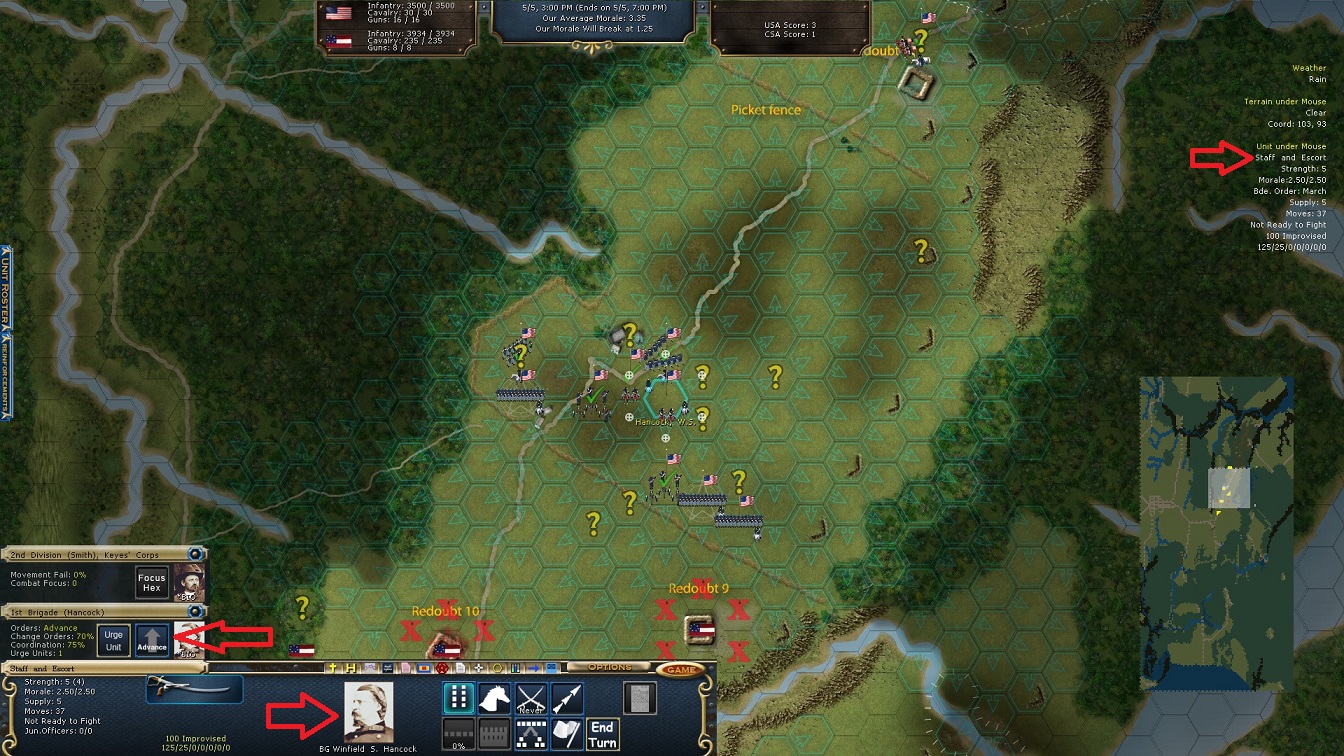Open the Game menu
1344x756 pixels.
[x=682, y=669]
